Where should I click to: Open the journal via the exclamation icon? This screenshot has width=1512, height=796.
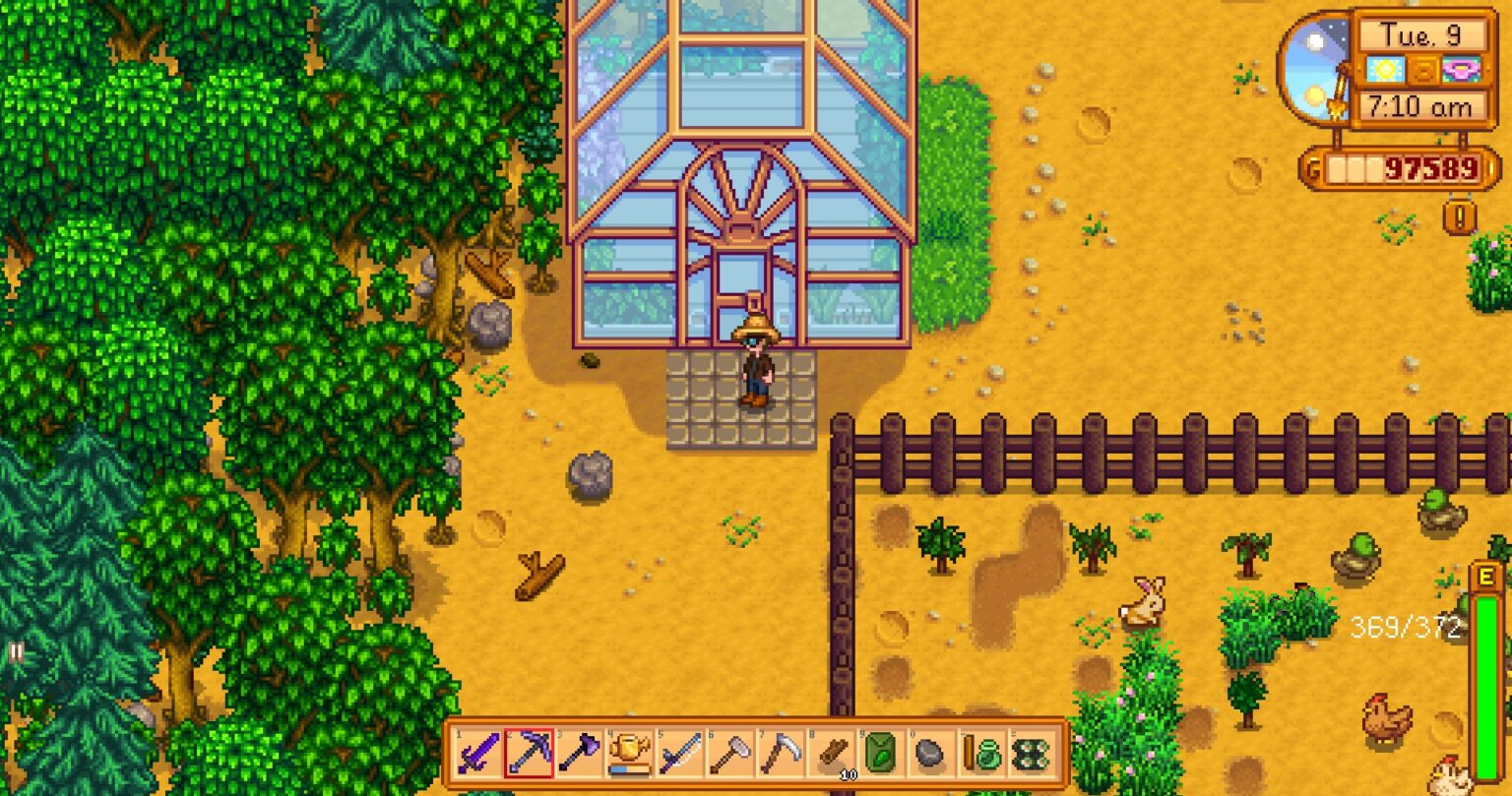[1459, 215]
